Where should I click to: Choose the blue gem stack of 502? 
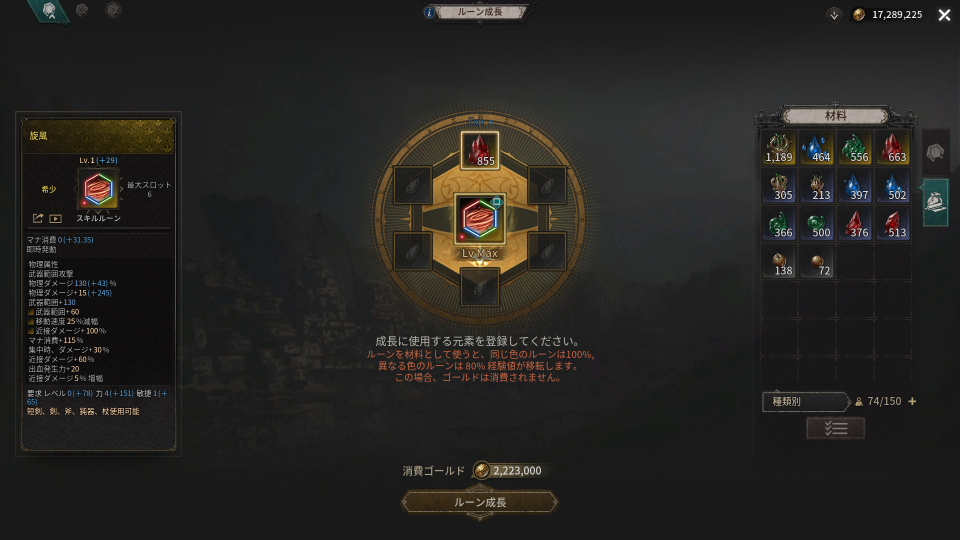pyautogui.click(x=893, y=186)
